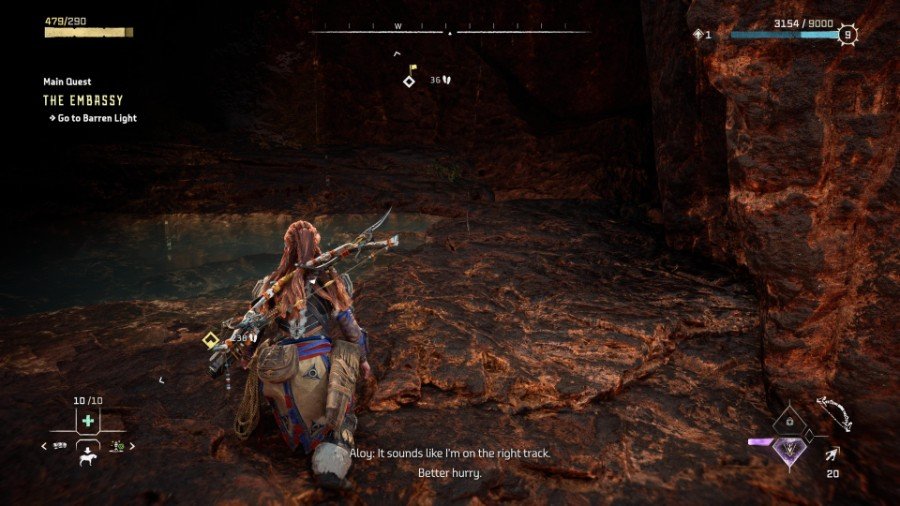Open the level 9 badge
Screen dimensions: 900x506
point(848,34)
